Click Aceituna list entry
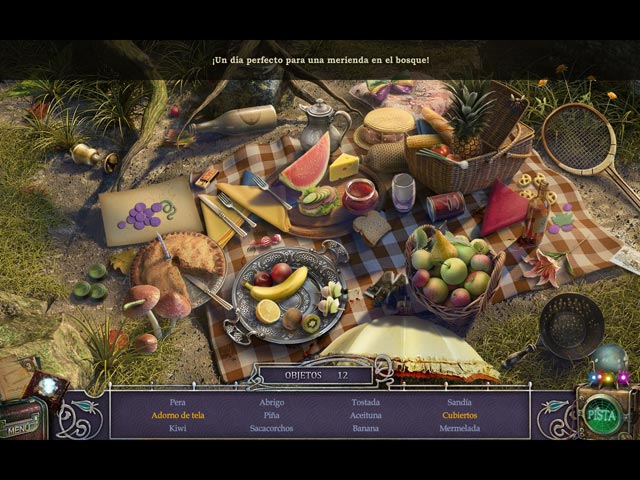Screen dimensions: 640x480 click(x=365, y=415)
